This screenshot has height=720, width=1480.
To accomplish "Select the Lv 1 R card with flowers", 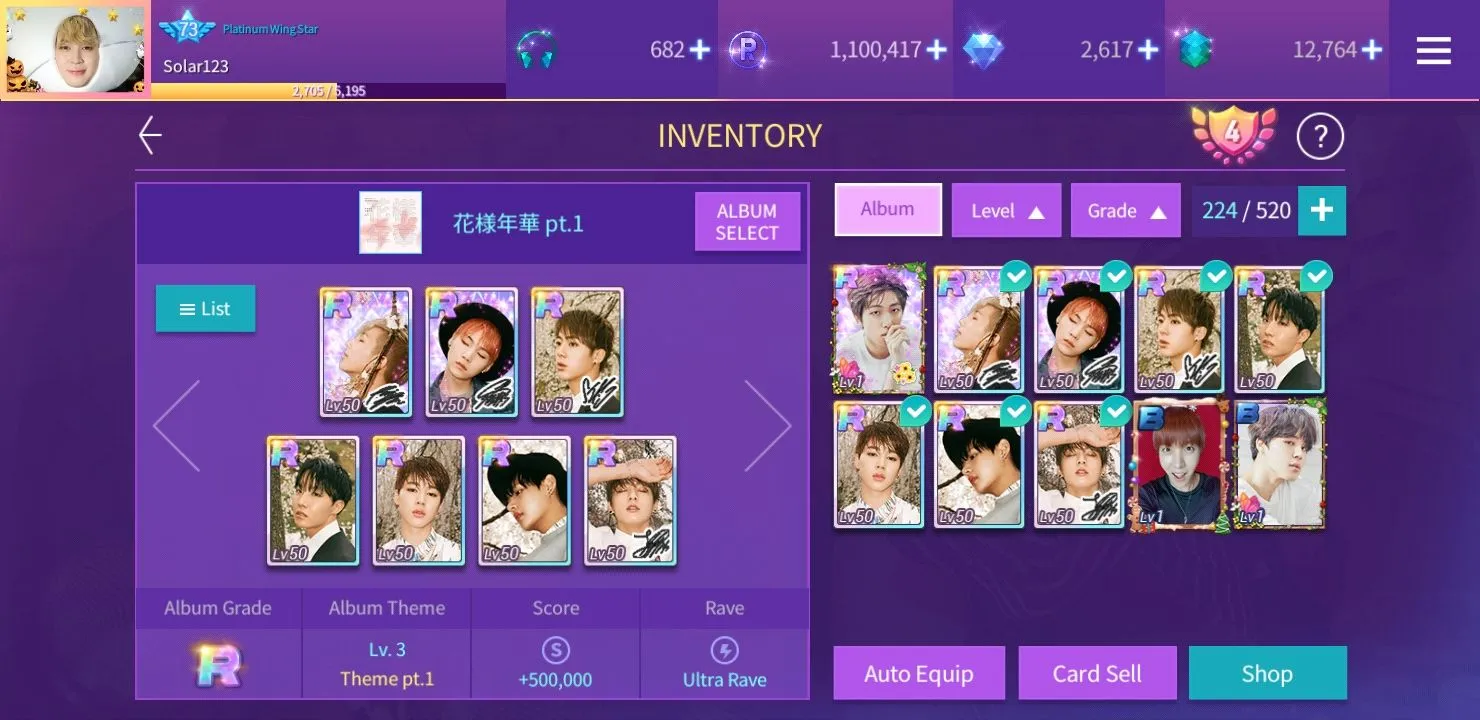I will (x=879, y=330).
